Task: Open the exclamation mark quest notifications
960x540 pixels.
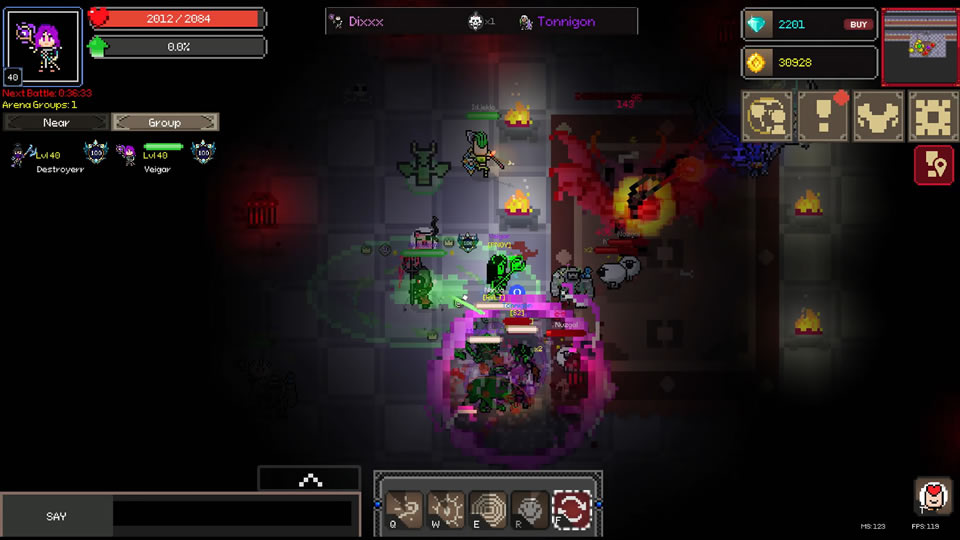Action: tap(823, 116)
